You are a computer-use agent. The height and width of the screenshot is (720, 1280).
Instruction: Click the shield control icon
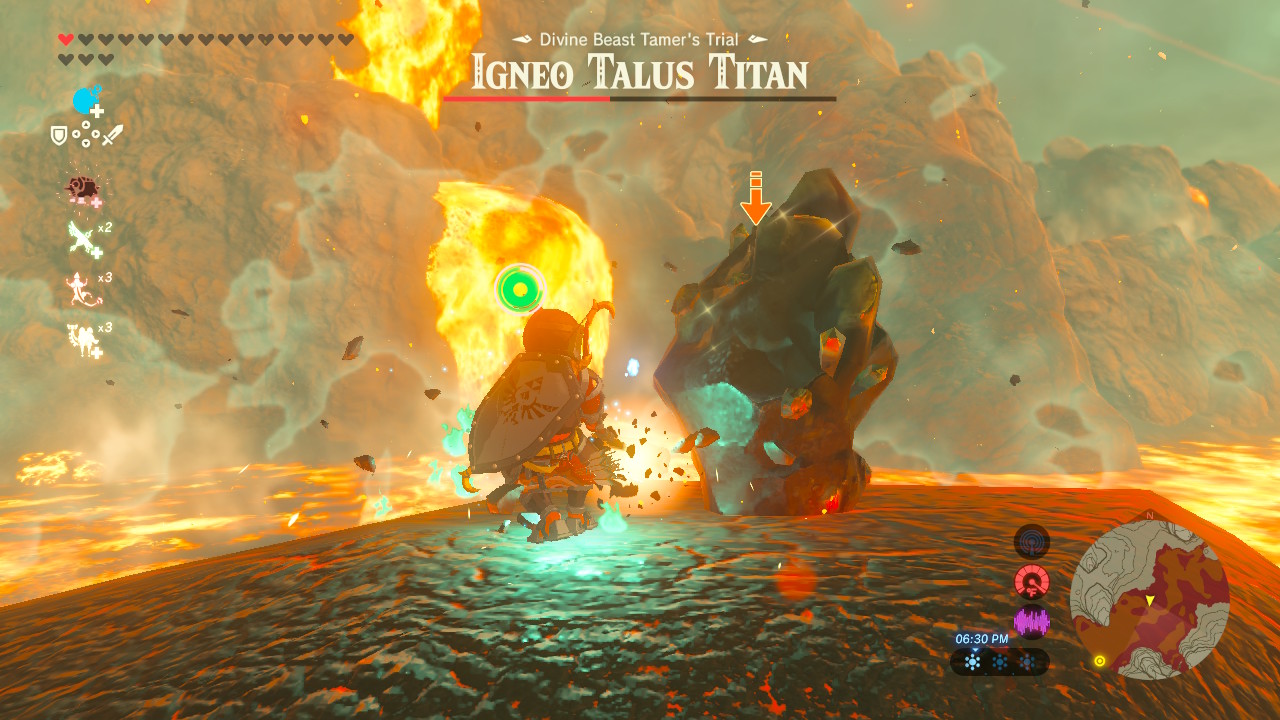[x=57, y=135]
